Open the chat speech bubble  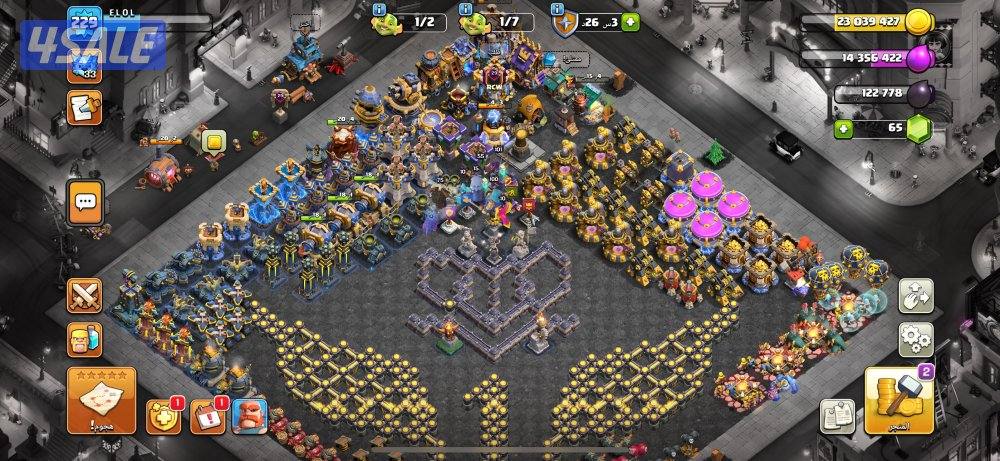(85, 201)
